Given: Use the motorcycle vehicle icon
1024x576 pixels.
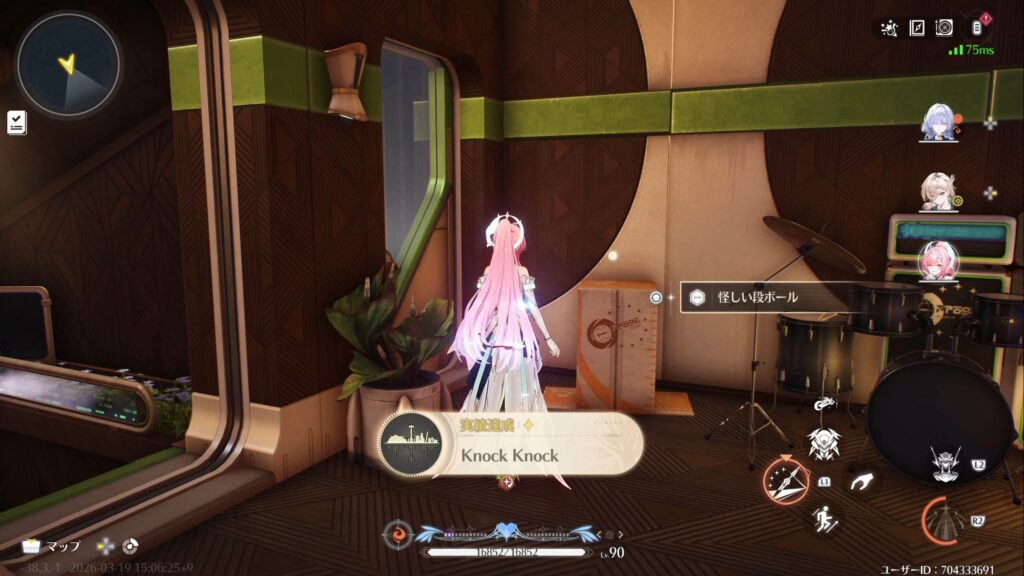Looking at the screenshot, I should (x=824, y=404).
